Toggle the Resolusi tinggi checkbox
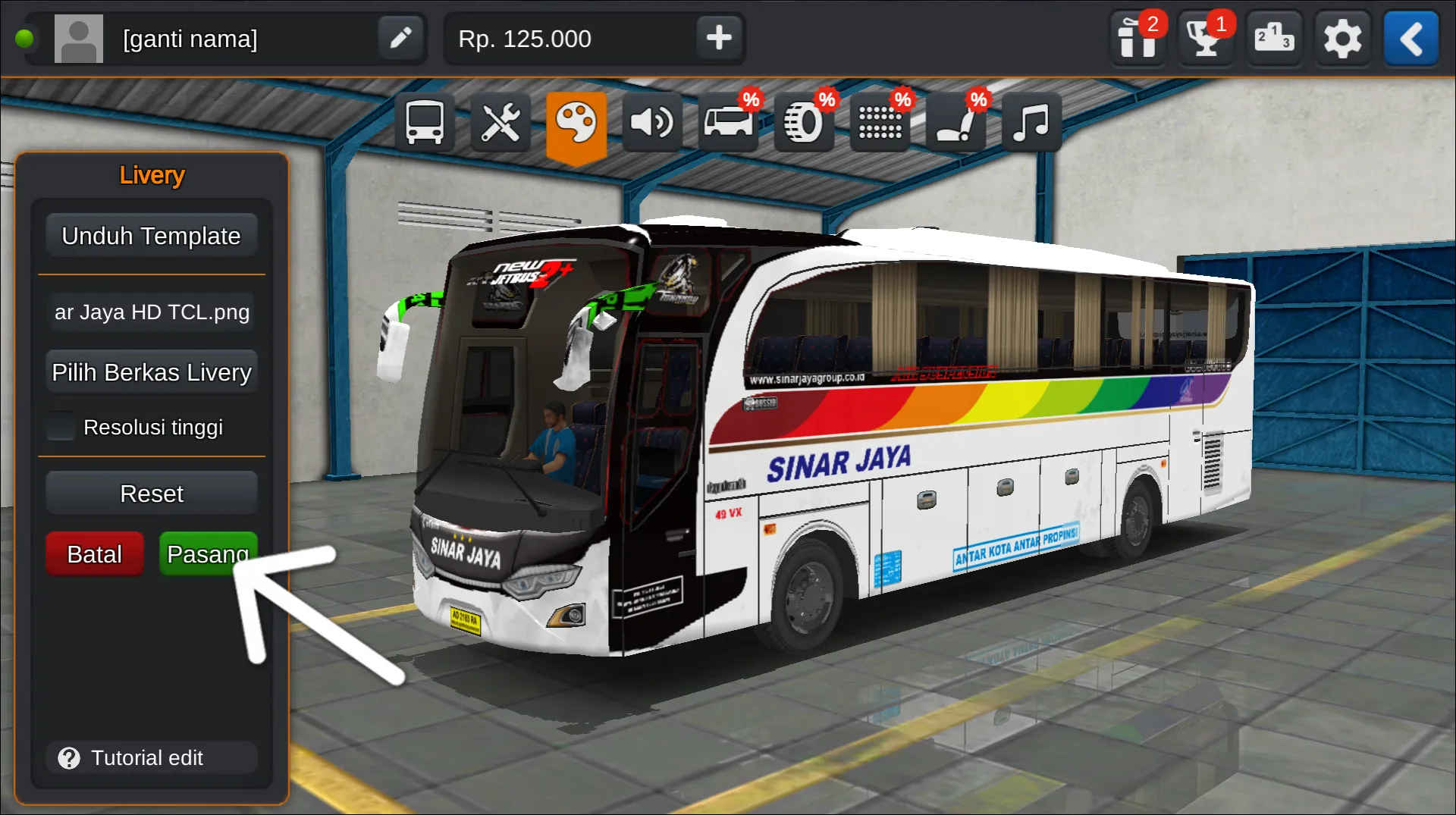 tap(61, 427)
